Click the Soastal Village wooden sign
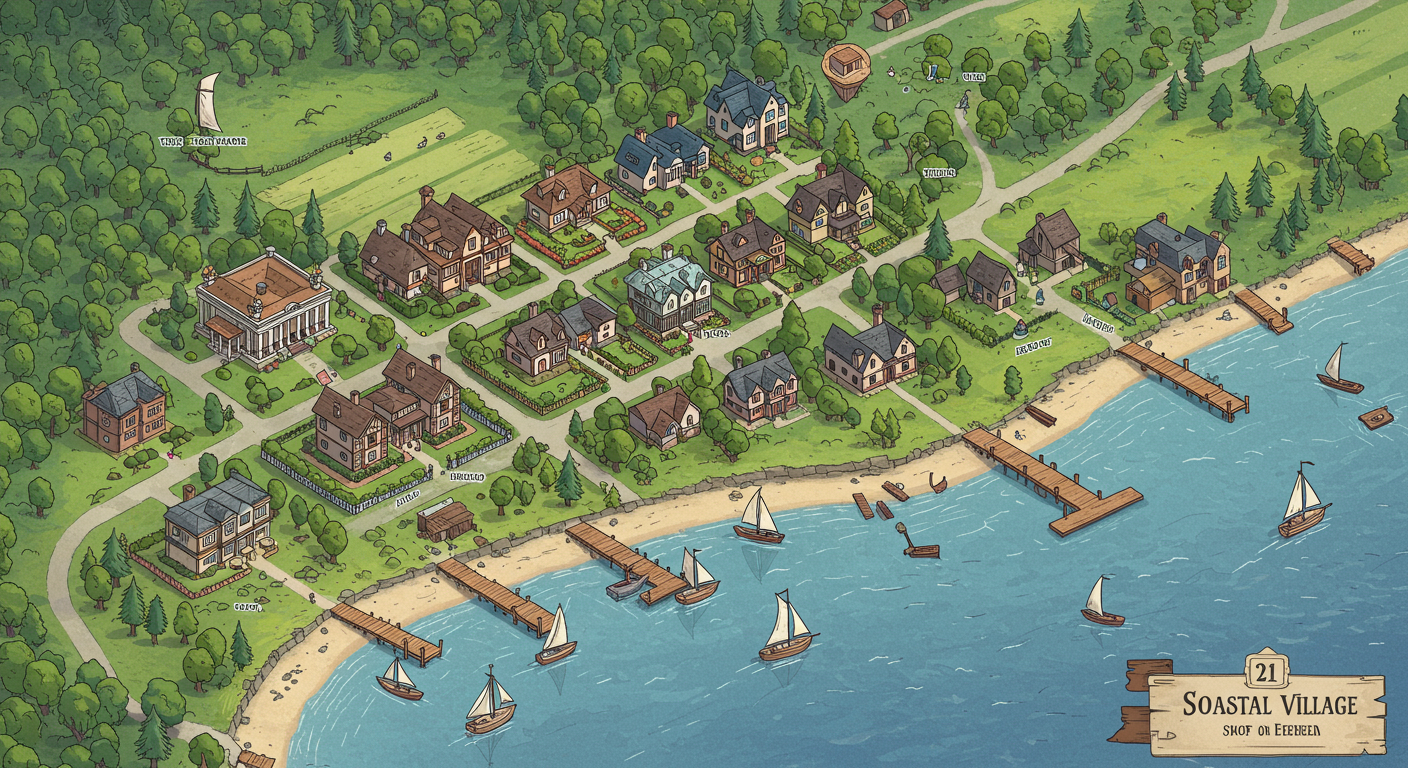The image size is (1408, 768). [x=1268, y=714]
